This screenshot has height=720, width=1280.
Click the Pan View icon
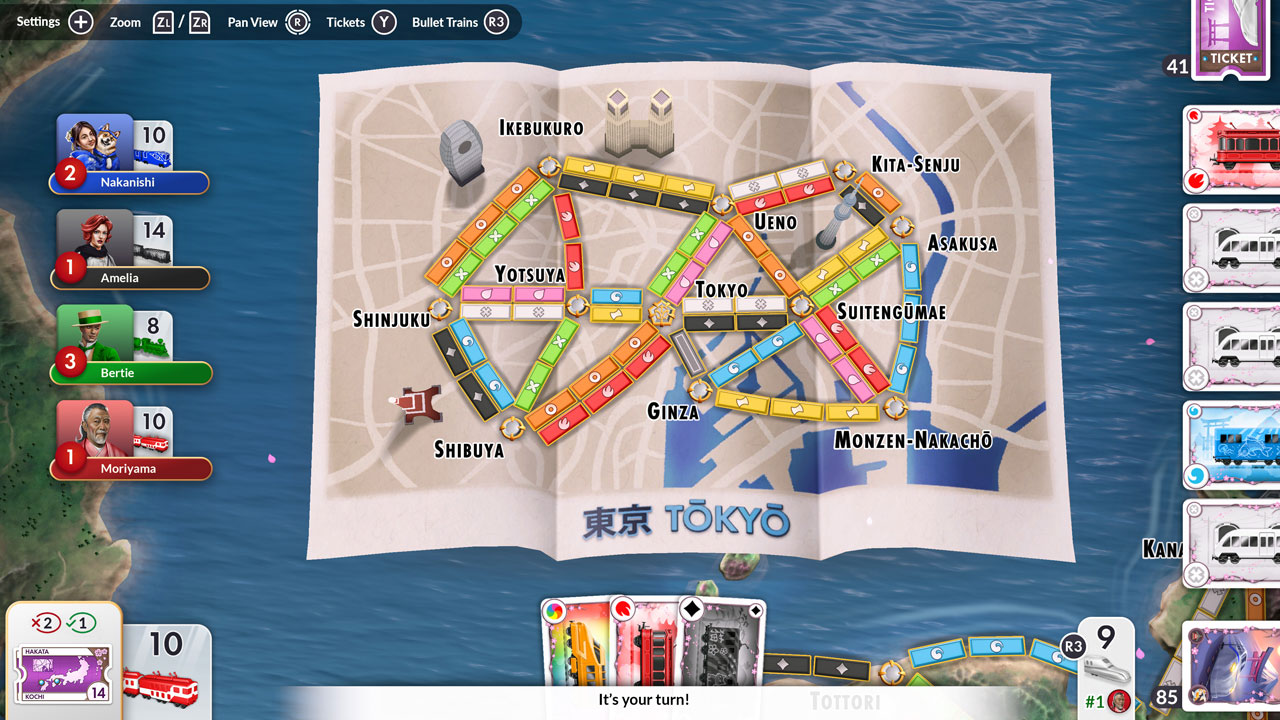[298, 21]
